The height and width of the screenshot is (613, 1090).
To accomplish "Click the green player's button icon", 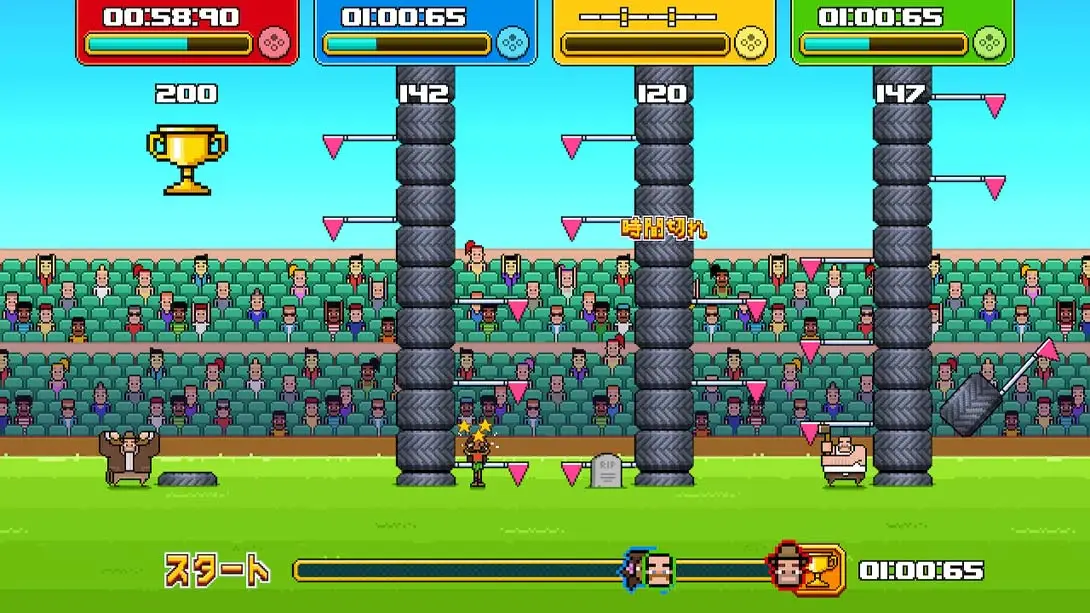I will [x=989, y=43].
